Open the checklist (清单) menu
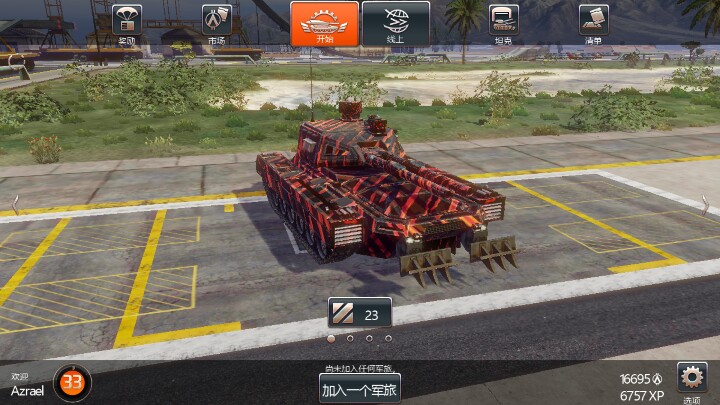This screenshot has width=720, height=405. point(593,22)
